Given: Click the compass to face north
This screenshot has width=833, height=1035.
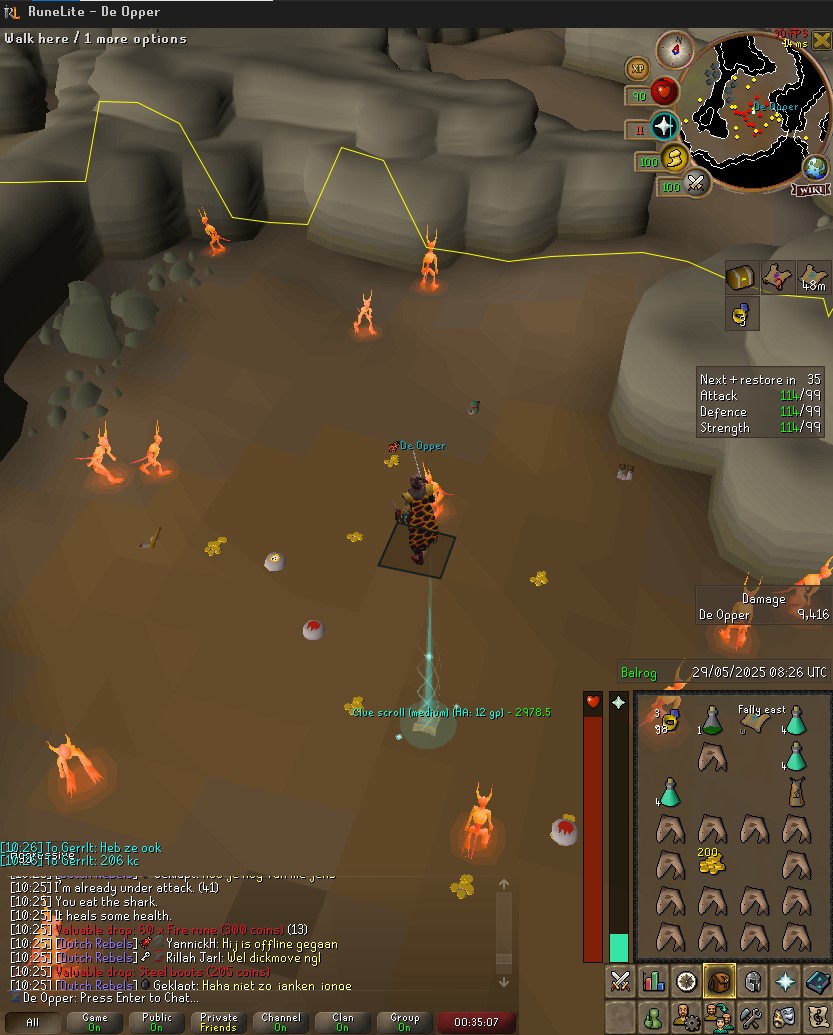Looking at the screenshot, I should 675,48.
